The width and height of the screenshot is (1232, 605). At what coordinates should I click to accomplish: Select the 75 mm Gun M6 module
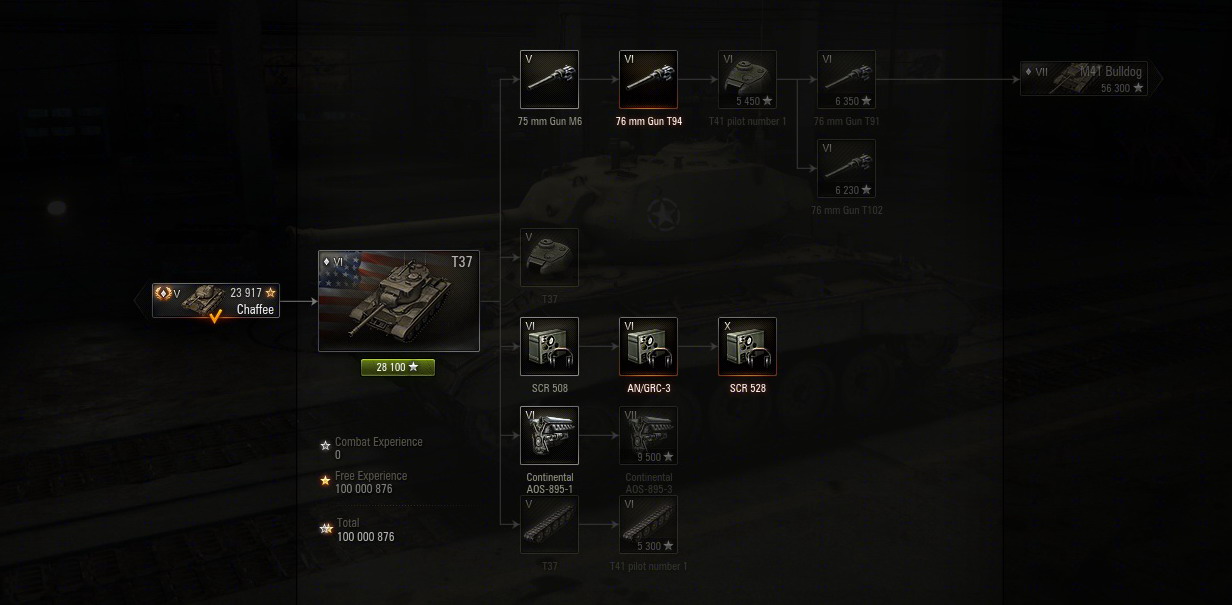pyautogui.click(x=549, y=79)
